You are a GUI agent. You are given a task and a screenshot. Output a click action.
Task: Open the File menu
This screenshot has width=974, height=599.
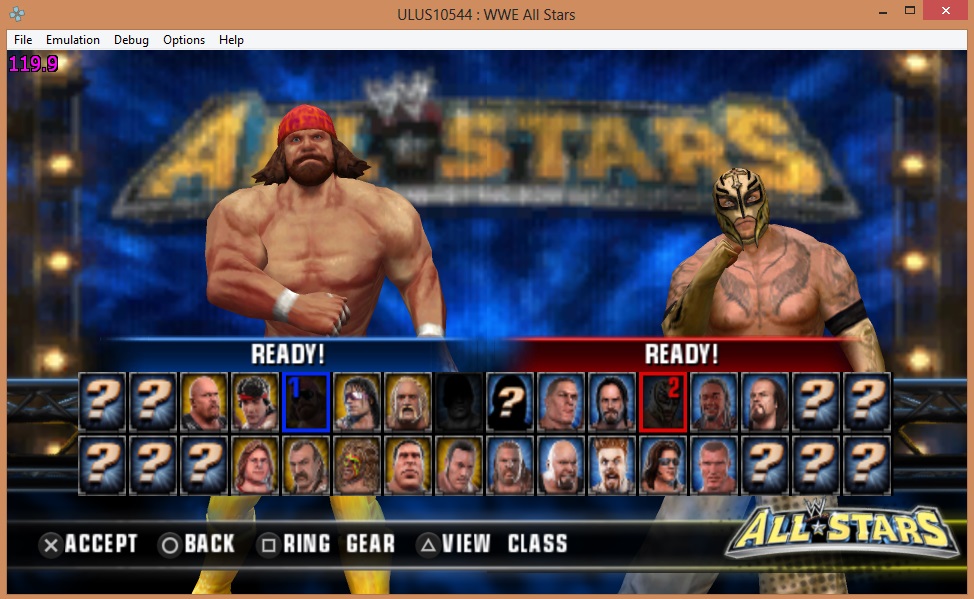(23, 40)
